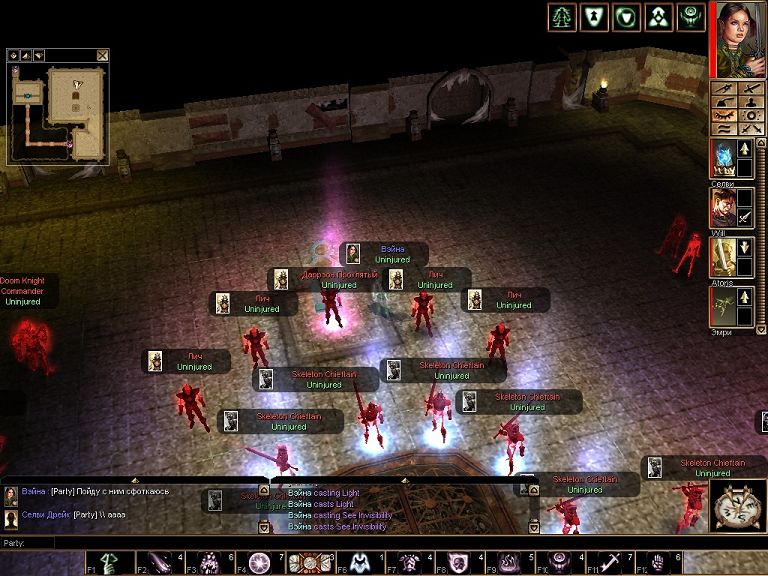Use the F11 sword quickbar slot
768x576 pixels.
609,562
